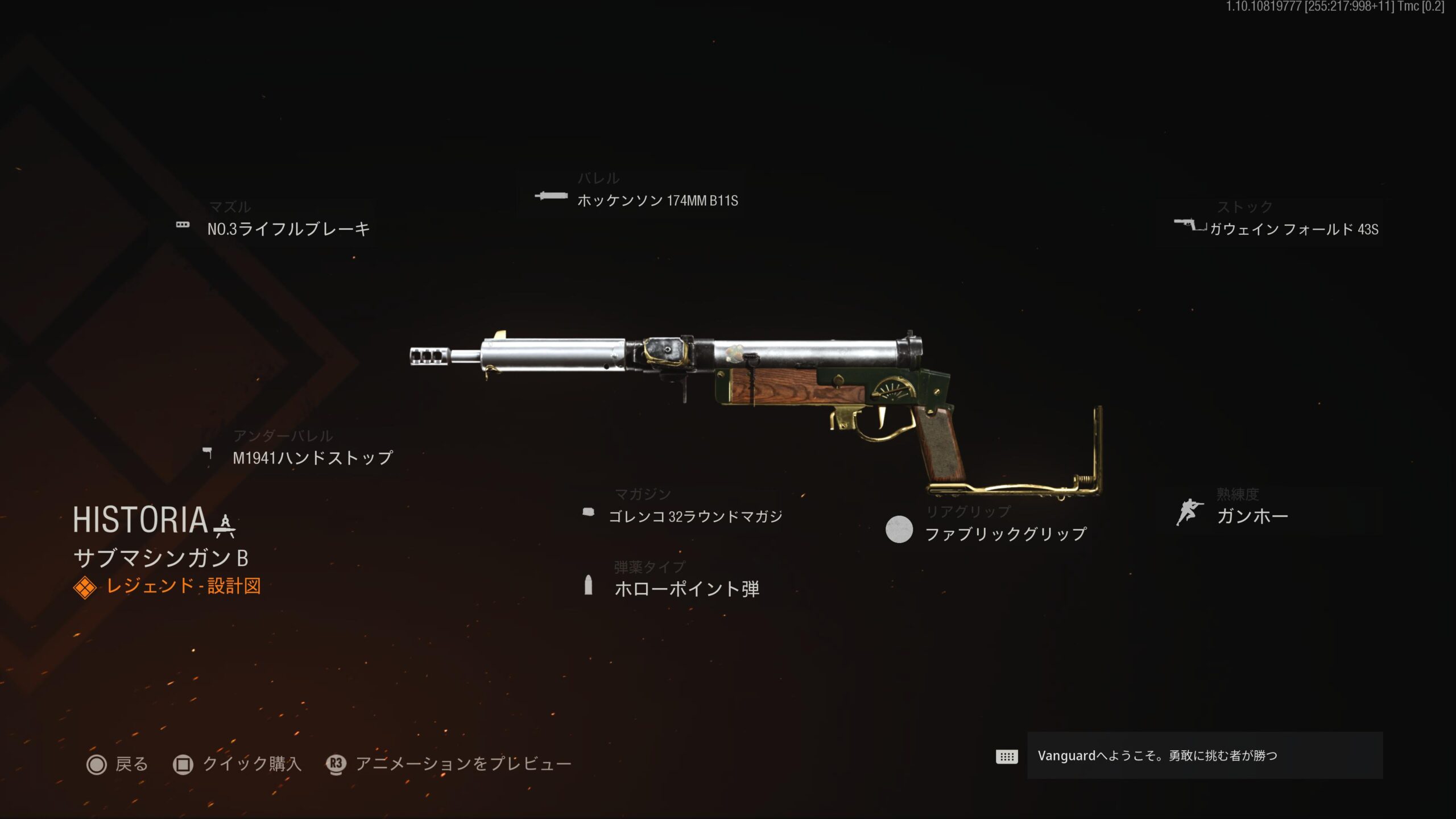1456x819 pixels.
Task: Select the ガンホー proficiency slot
Action: tap(1252, 516)
